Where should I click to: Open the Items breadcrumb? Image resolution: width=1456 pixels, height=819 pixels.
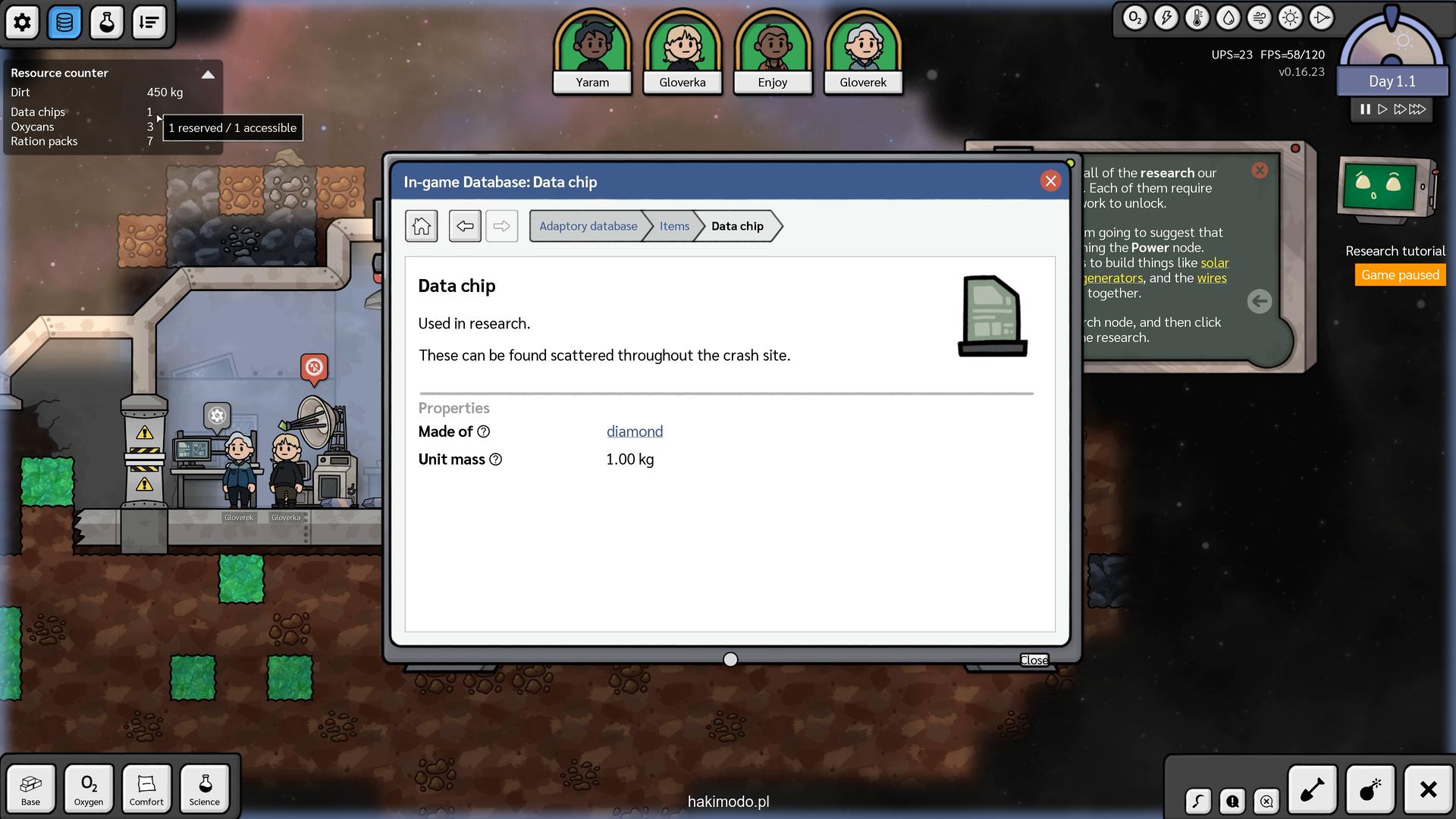coord(674,226)
